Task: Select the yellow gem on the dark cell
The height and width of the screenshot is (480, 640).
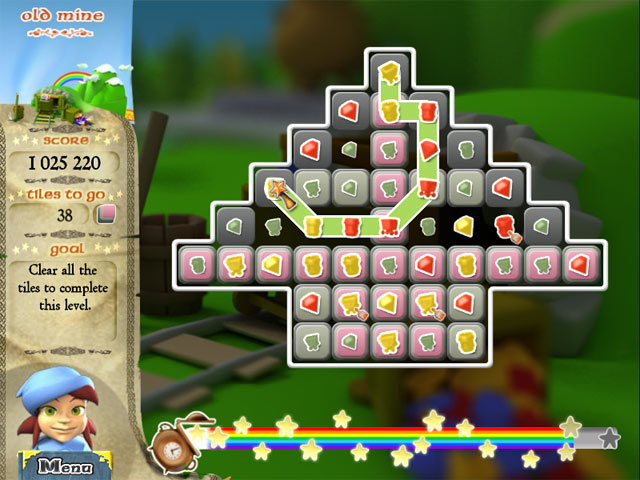Action: point(465,227)
